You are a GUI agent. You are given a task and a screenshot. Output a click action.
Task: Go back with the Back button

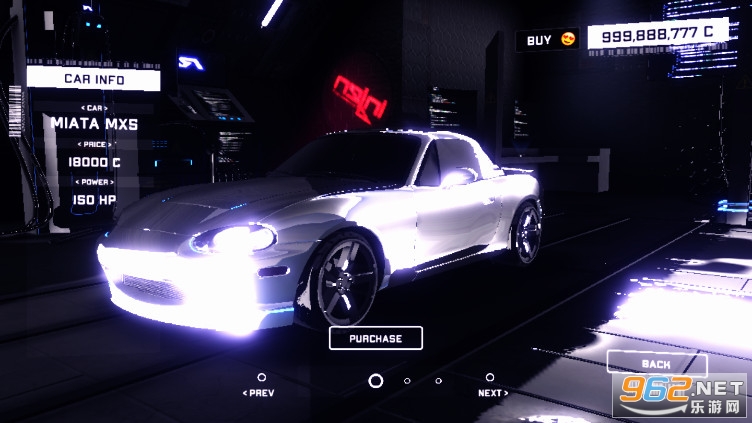pyautogui.click(x=656, y=364)
